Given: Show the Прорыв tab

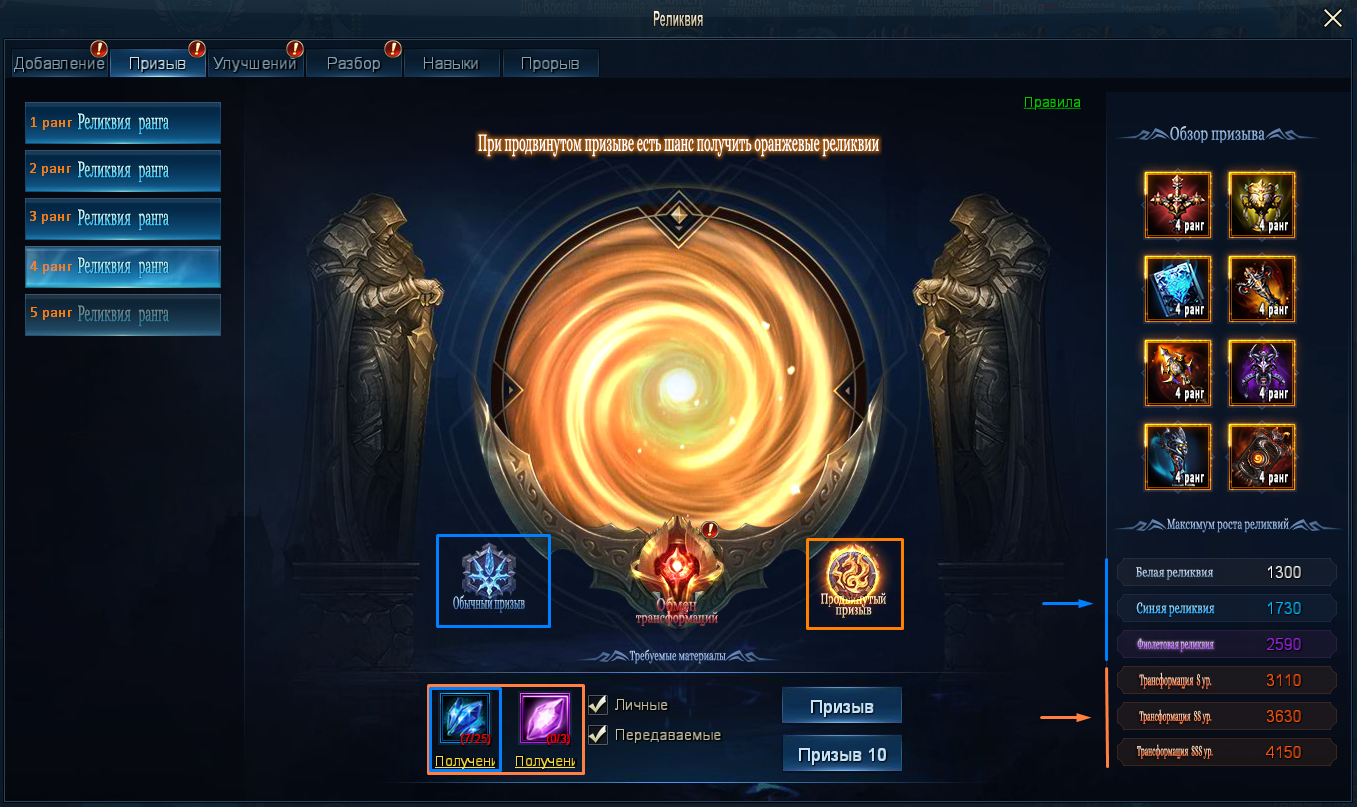Looking at the screenshot, I should pos(549,64).
